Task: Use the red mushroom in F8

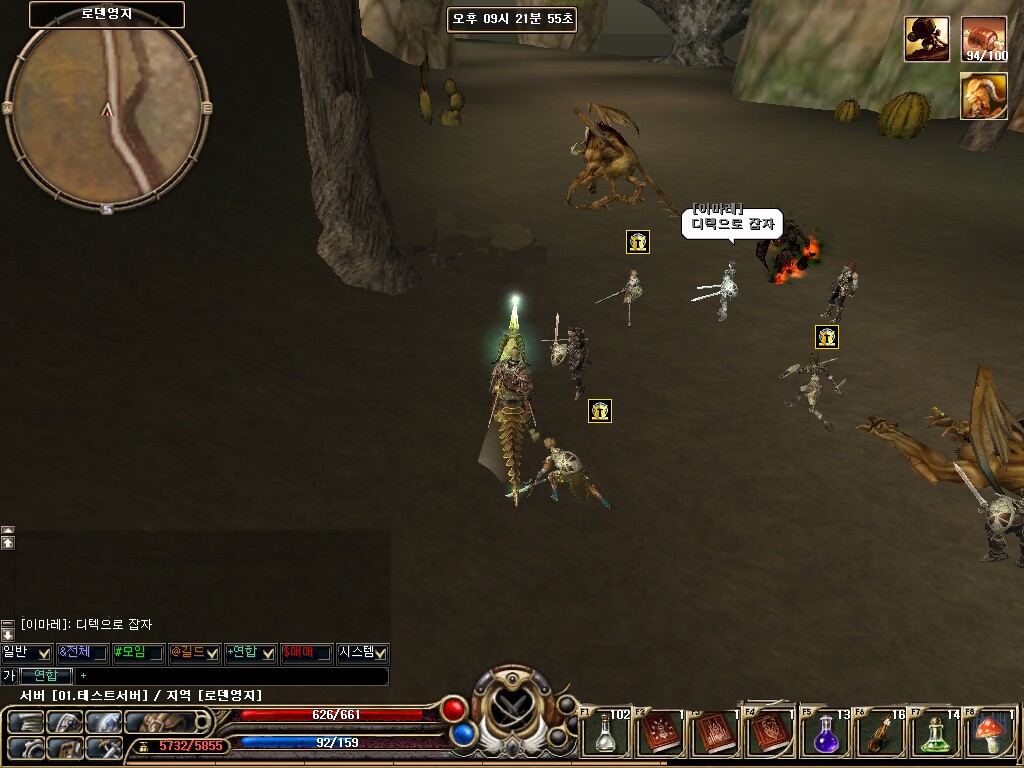Action: [x=991, y=734]
